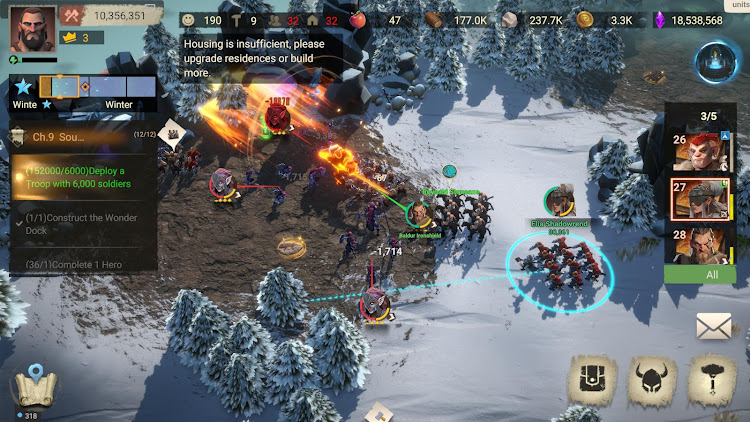Image resolution: width=750 pixels, height=422 pixels.
Task: Select the level 28 grey-bearded hero troop
Action: pos(699,243)
